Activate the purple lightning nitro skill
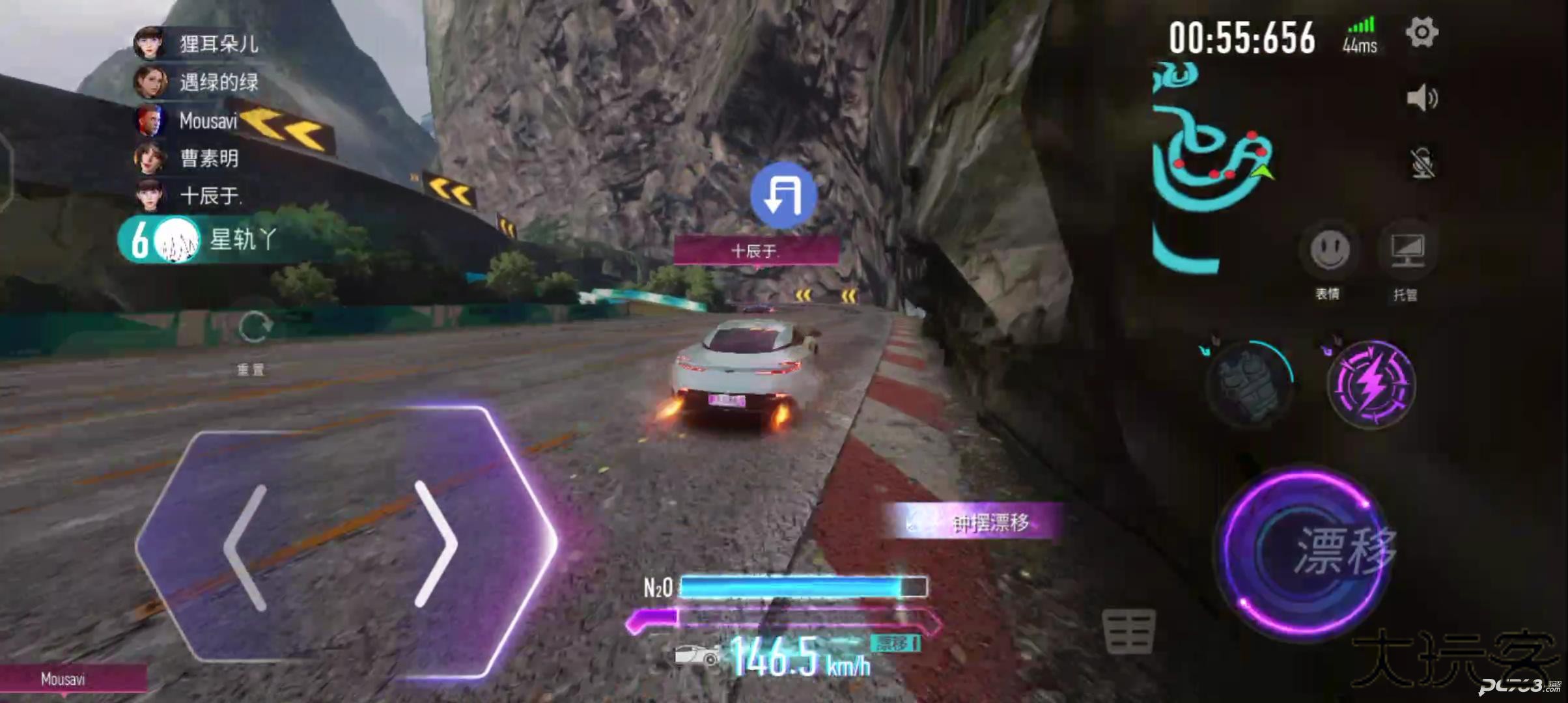The width and height of the screenshot is (1568, 703). click(x=1371, y=384)
